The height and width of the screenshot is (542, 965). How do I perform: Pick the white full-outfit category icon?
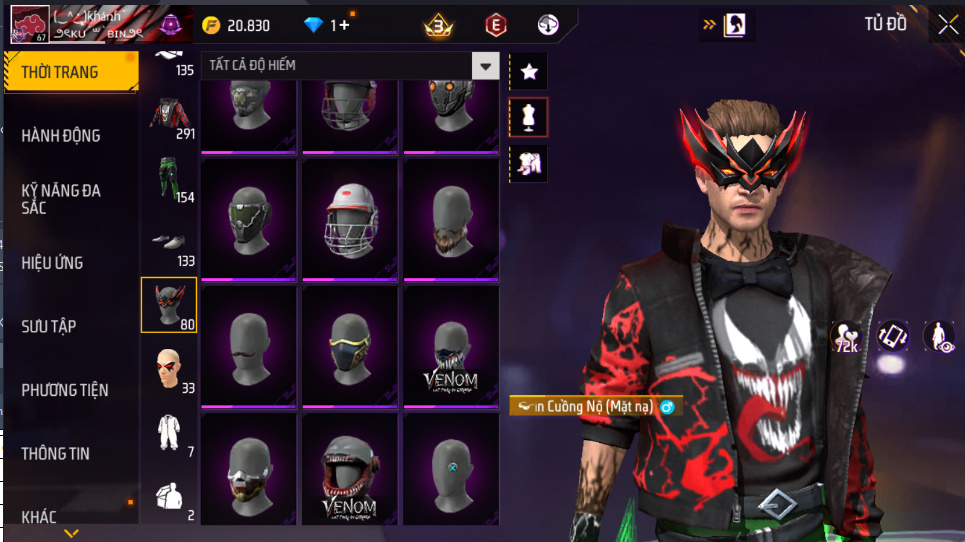170,434
